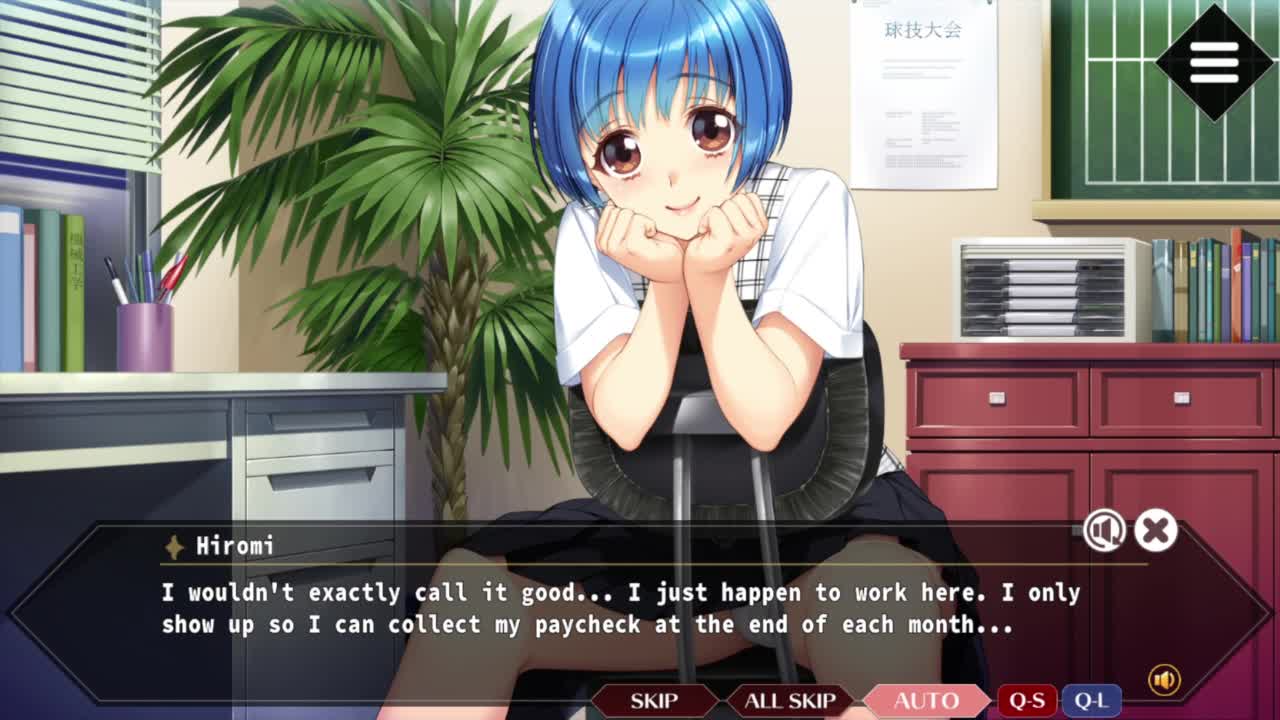Click the SKIP button
Image resolution: width=1280 pixels, height=720 pixels.
pos(654,700)
